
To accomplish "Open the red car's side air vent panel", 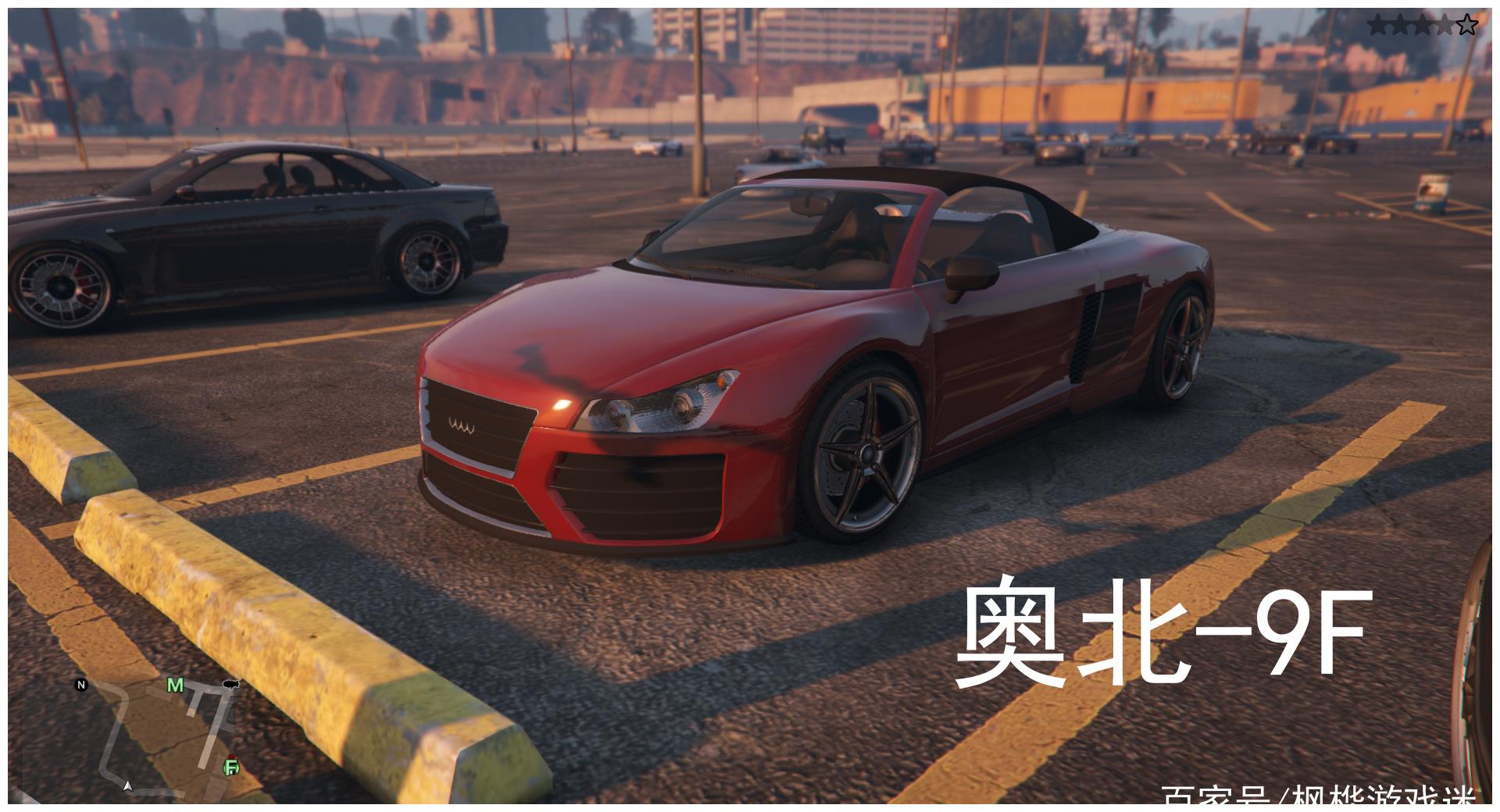I will (1086, 328).
